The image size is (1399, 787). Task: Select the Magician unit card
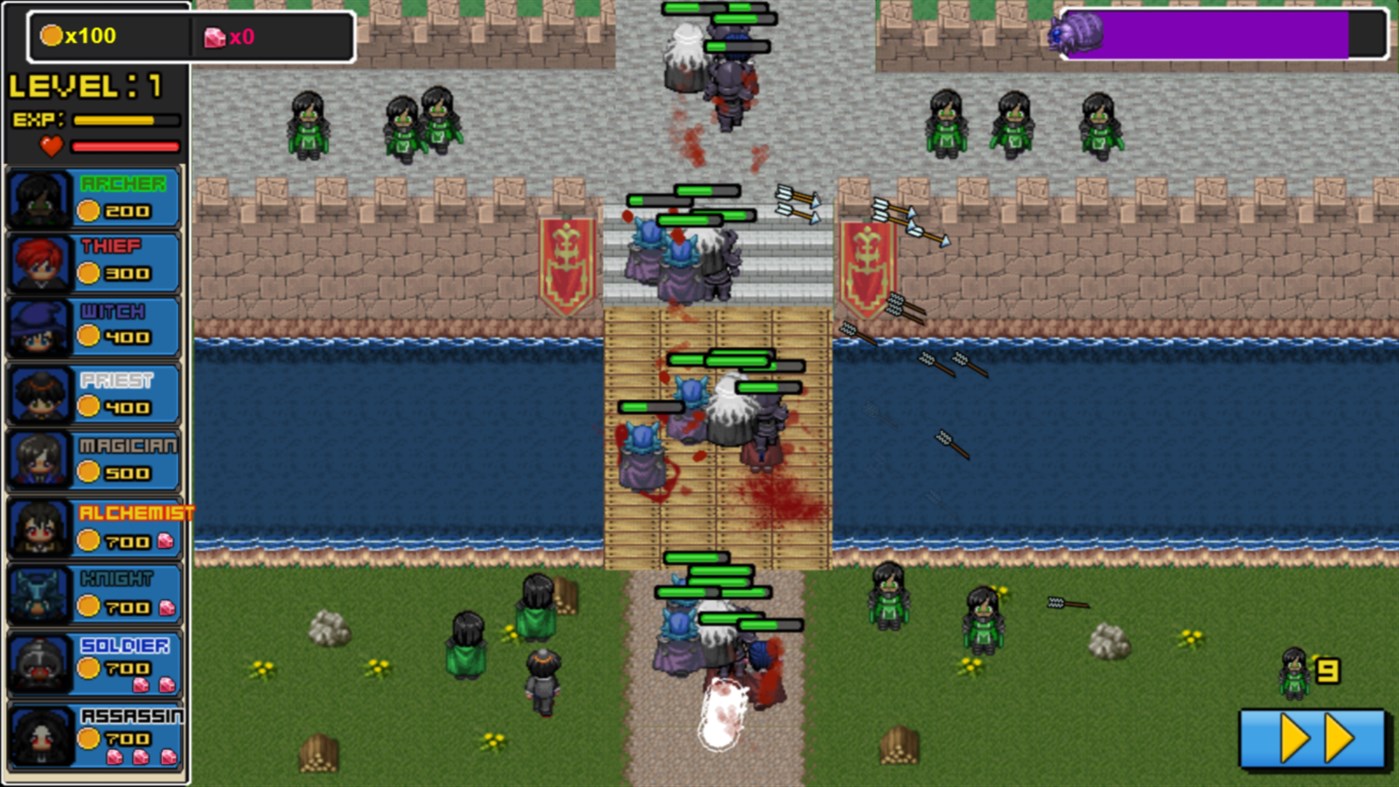(93, 459)
